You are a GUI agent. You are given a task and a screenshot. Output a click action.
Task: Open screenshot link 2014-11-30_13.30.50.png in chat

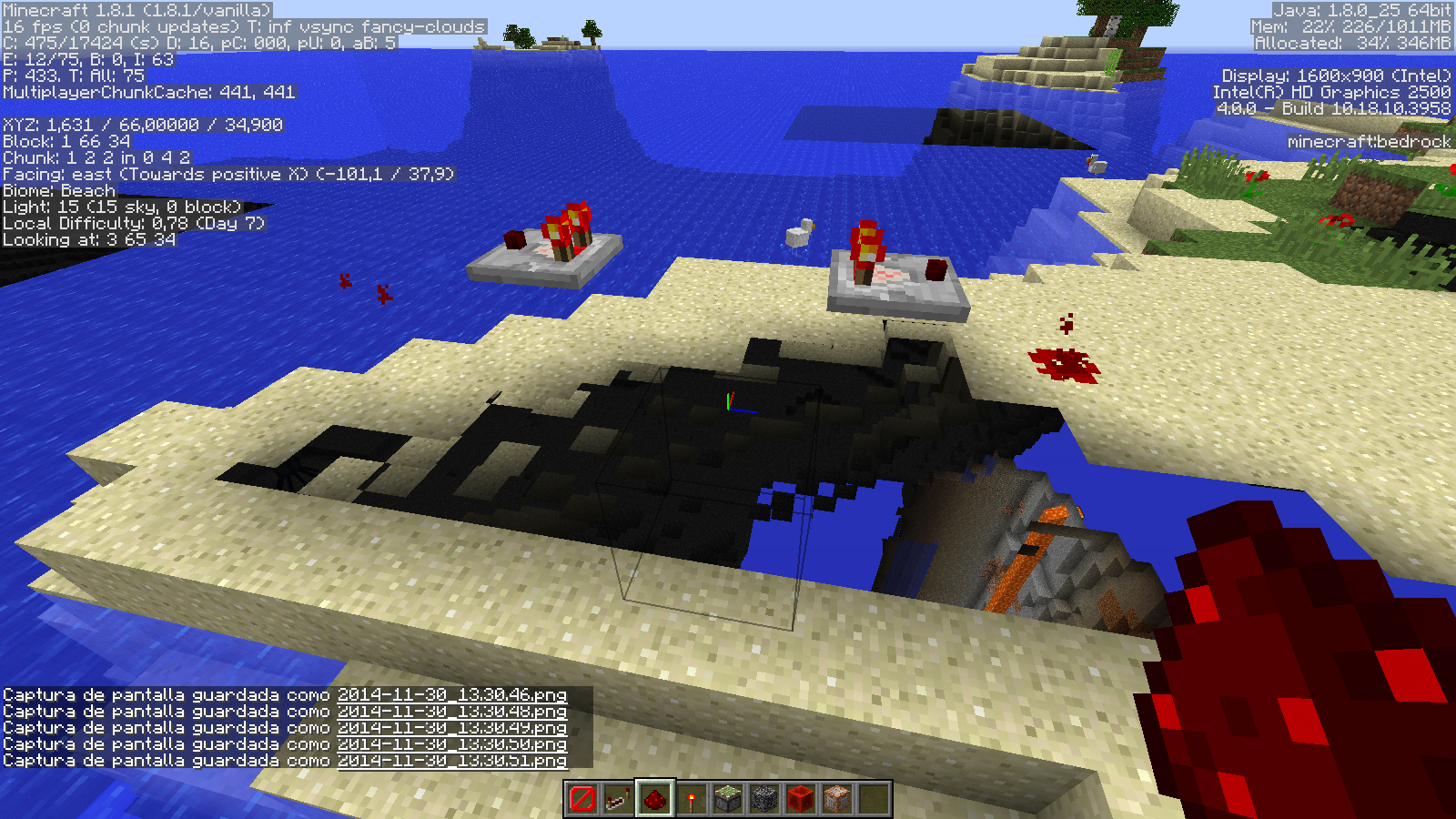452,744
